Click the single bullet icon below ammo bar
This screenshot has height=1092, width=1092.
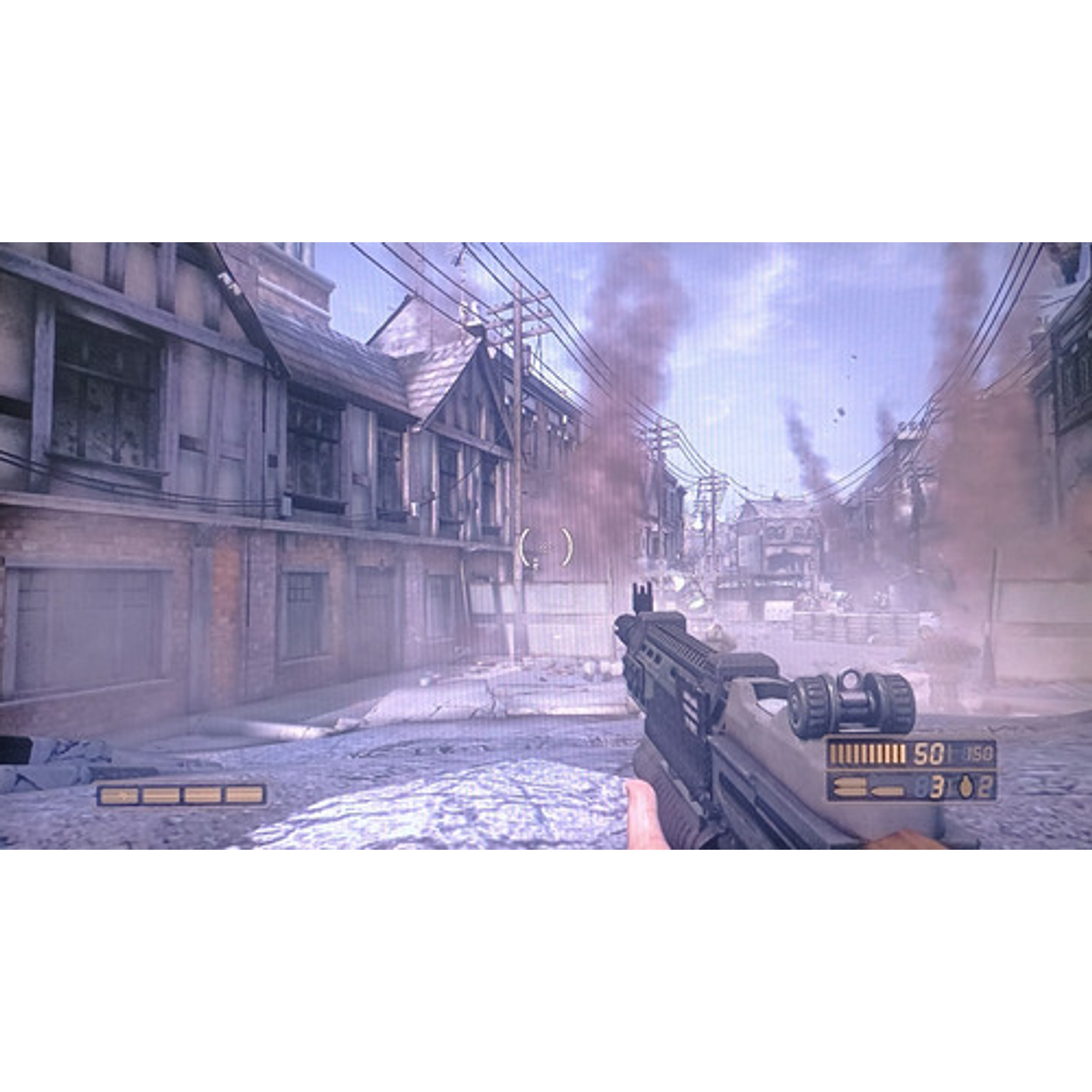[x=885, y=790]
